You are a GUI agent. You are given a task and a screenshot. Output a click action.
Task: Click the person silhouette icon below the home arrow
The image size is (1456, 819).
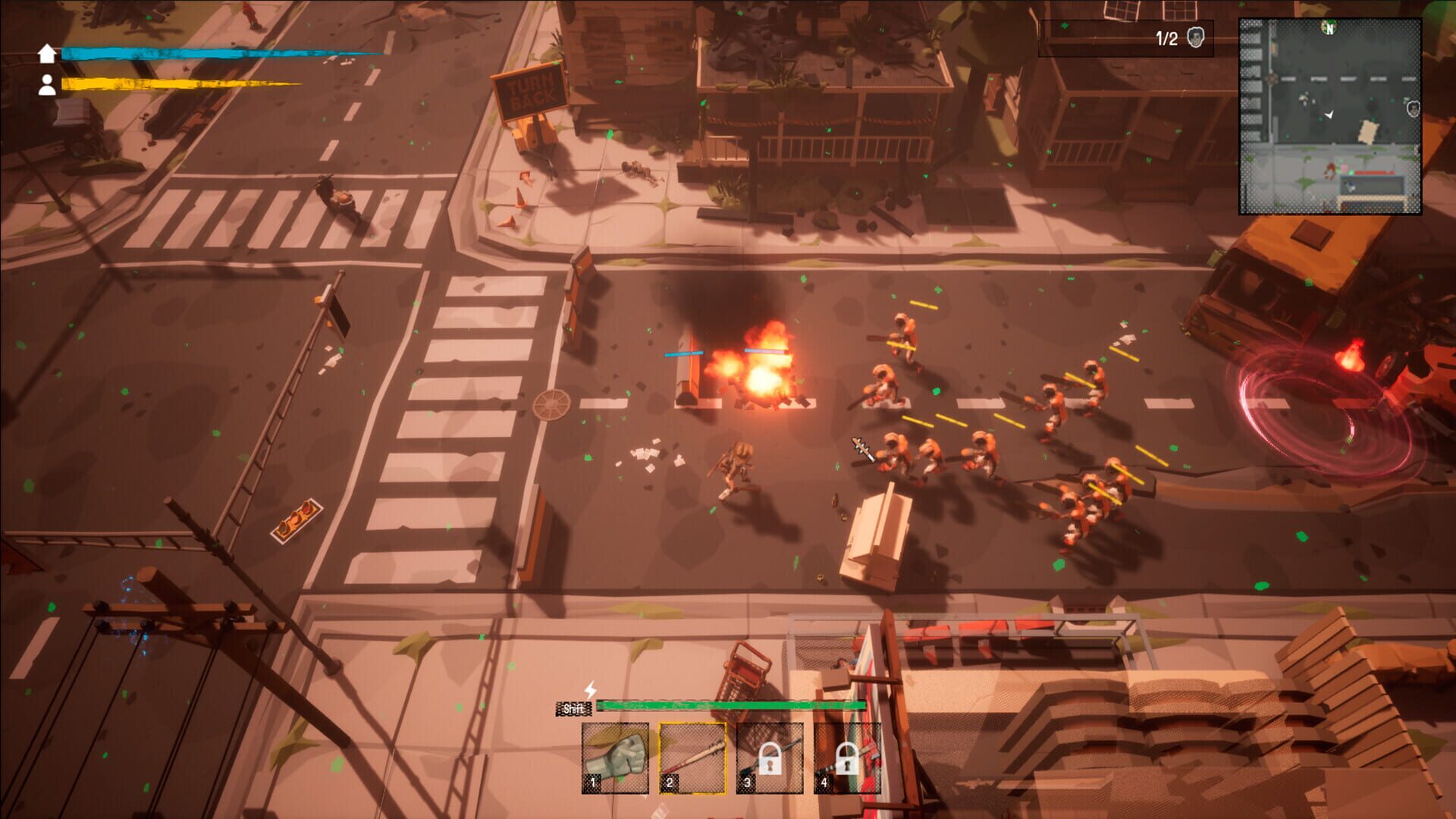(47, 85)
